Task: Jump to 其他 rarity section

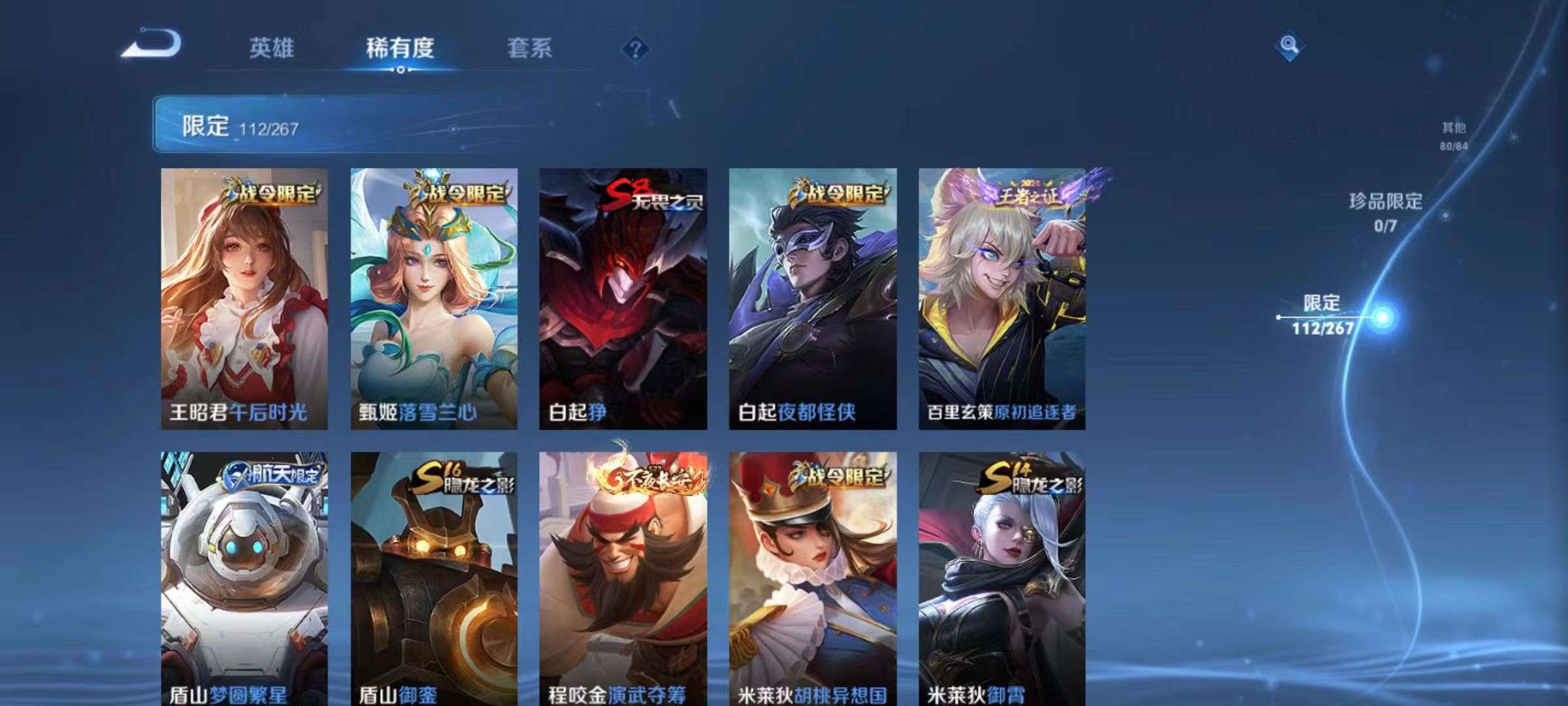Action: tap(1454, 136)
